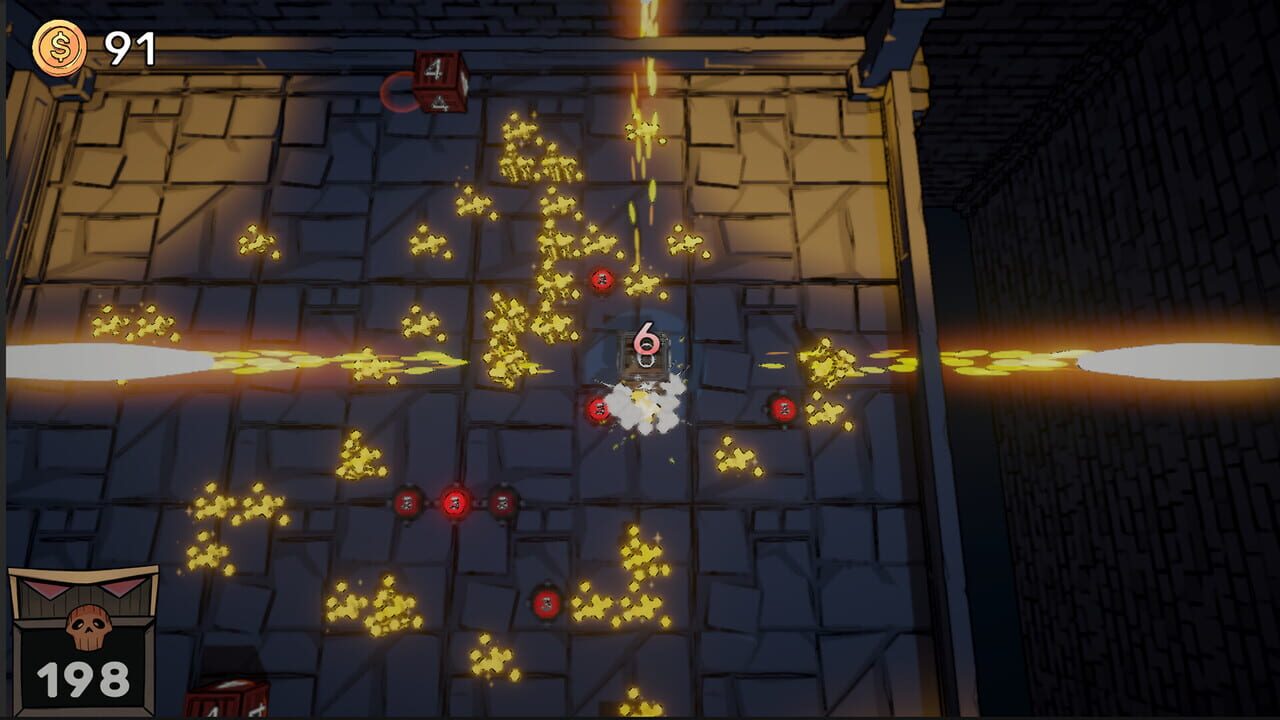Toggle the leftmost mine in the horizontal chain
Screen dimensions: 1280x720
pos(408,503)
